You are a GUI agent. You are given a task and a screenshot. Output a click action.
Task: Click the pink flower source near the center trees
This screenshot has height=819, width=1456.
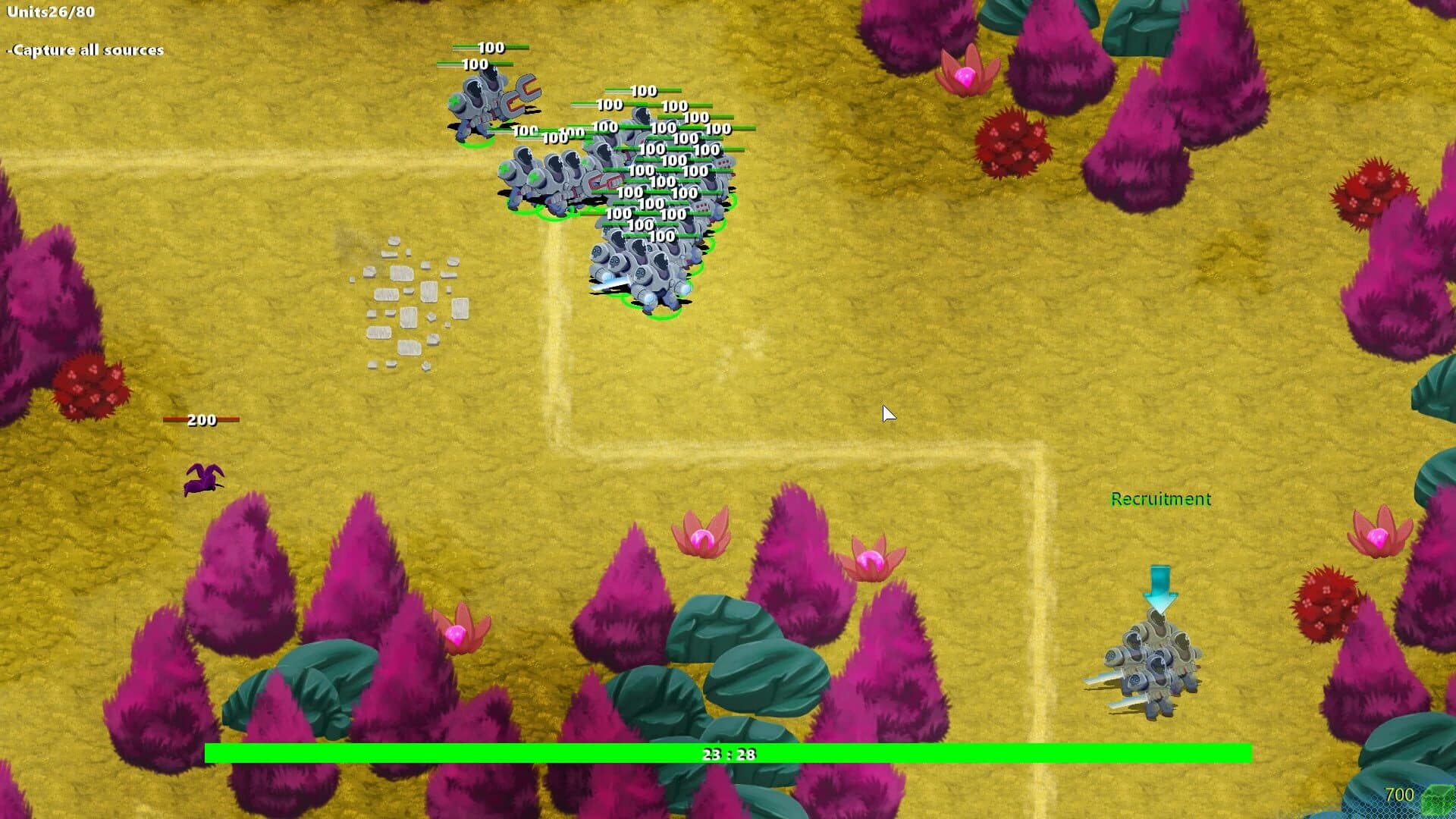click(x=701, y=538)
